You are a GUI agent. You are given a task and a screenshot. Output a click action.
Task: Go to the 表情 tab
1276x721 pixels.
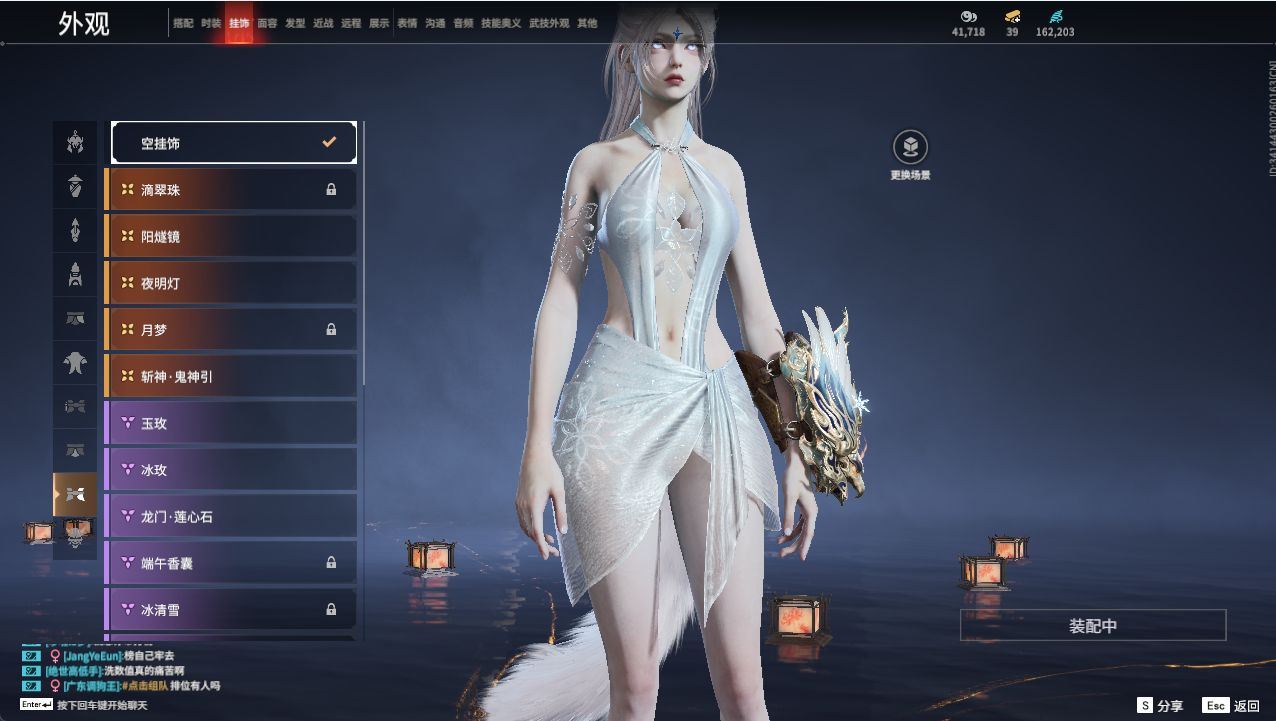coord(407,23)
